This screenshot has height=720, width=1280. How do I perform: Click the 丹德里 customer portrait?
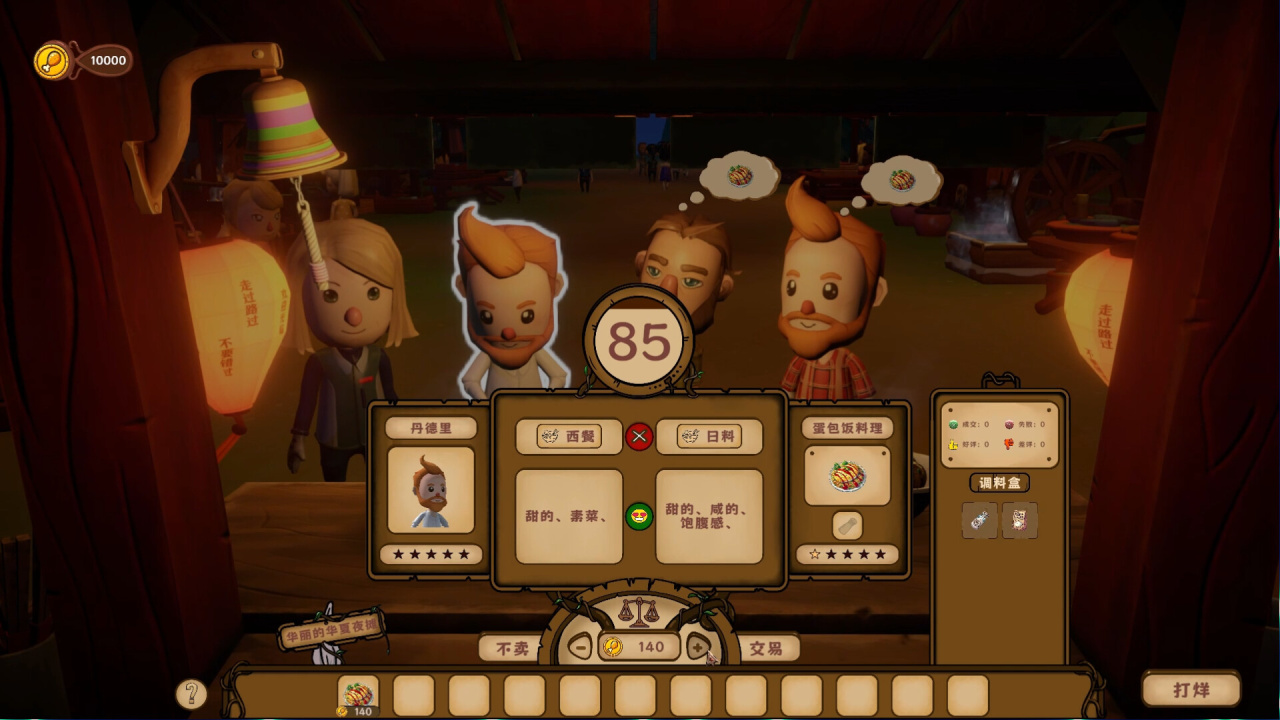tap(431, 490)
